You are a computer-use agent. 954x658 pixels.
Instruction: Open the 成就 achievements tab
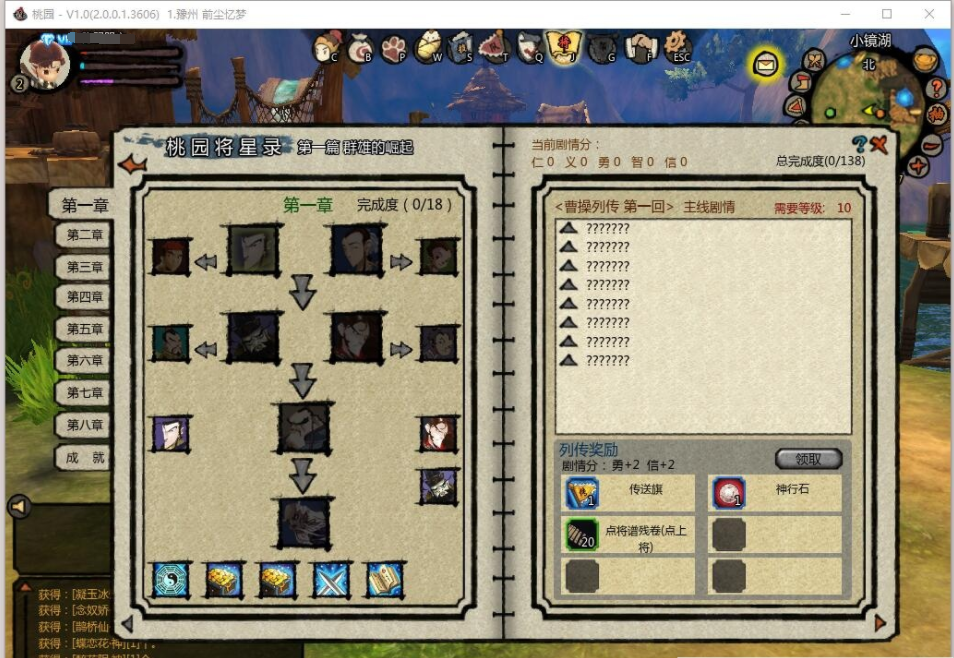pyautogui.click(x=85, y=458)
